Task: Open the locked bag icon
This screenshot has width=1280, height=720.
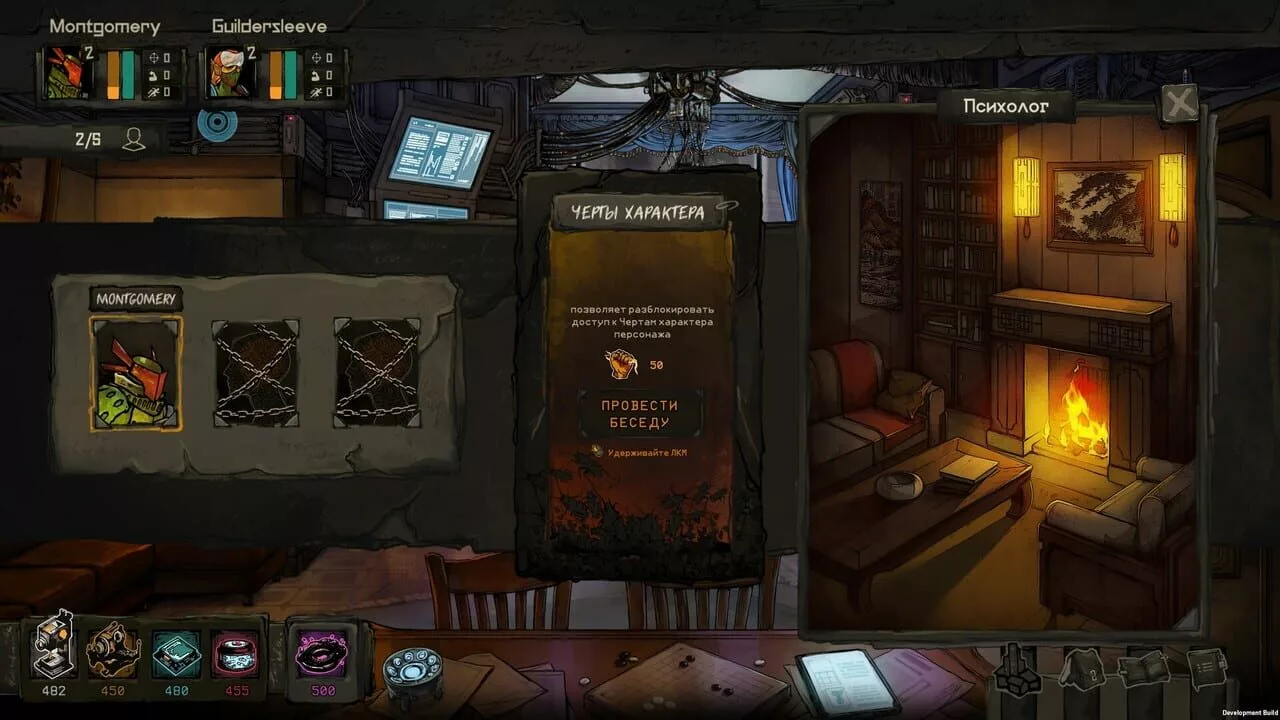Action: pos(1084,668)
